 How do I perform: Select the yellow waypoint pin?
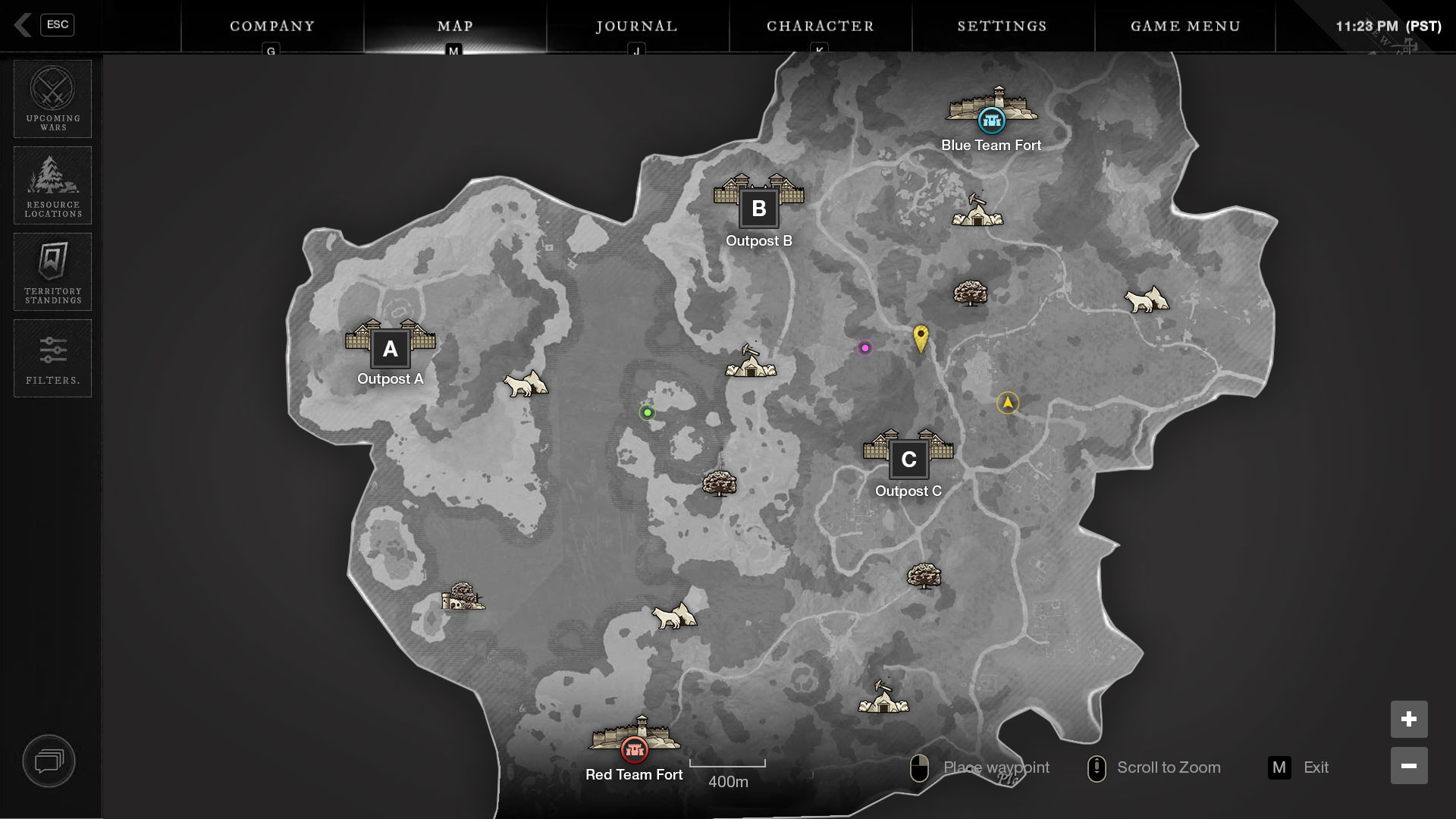[921, 337]
